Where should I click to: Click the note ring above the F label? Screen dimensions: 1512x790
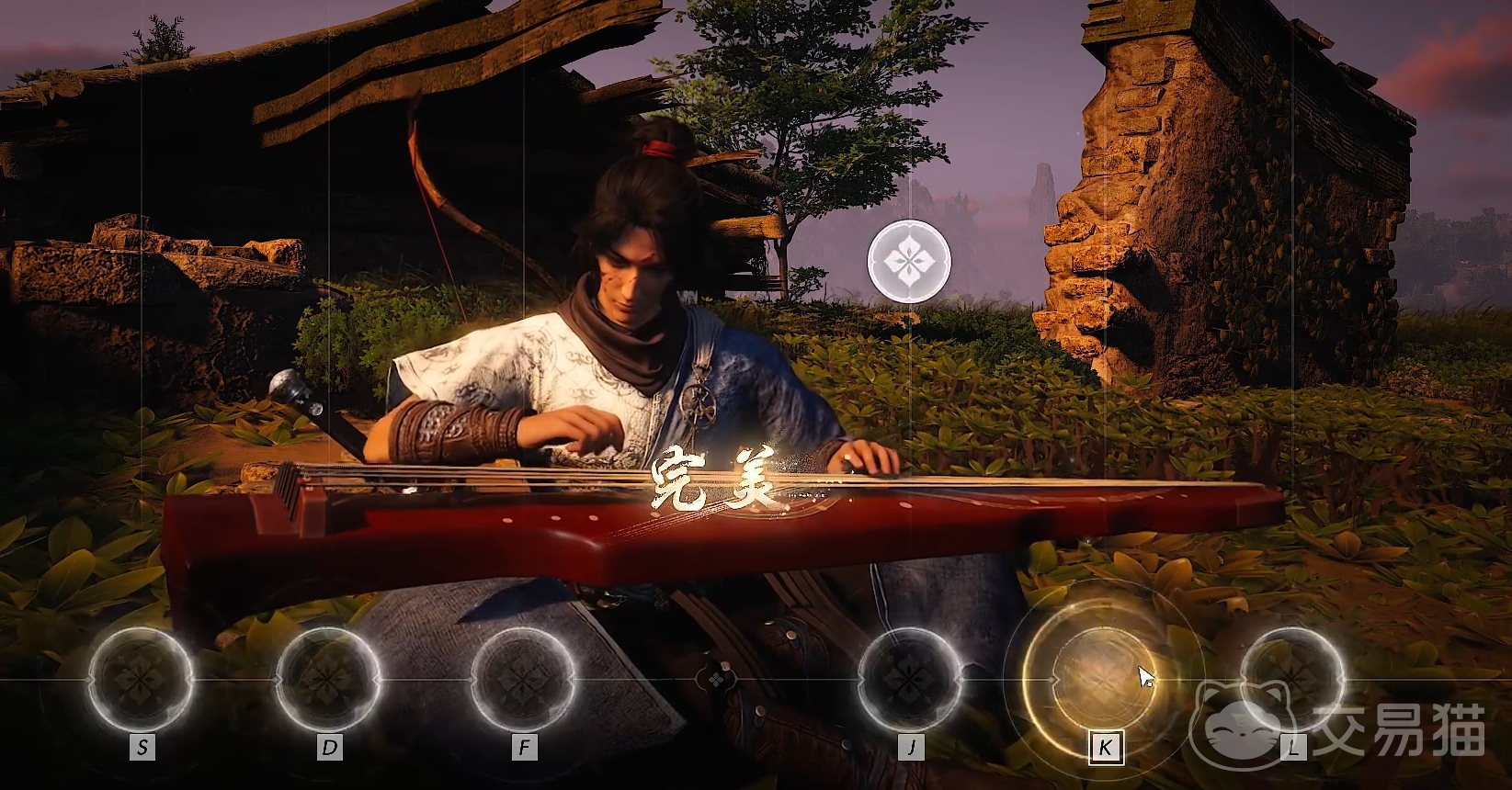[523, 678]
